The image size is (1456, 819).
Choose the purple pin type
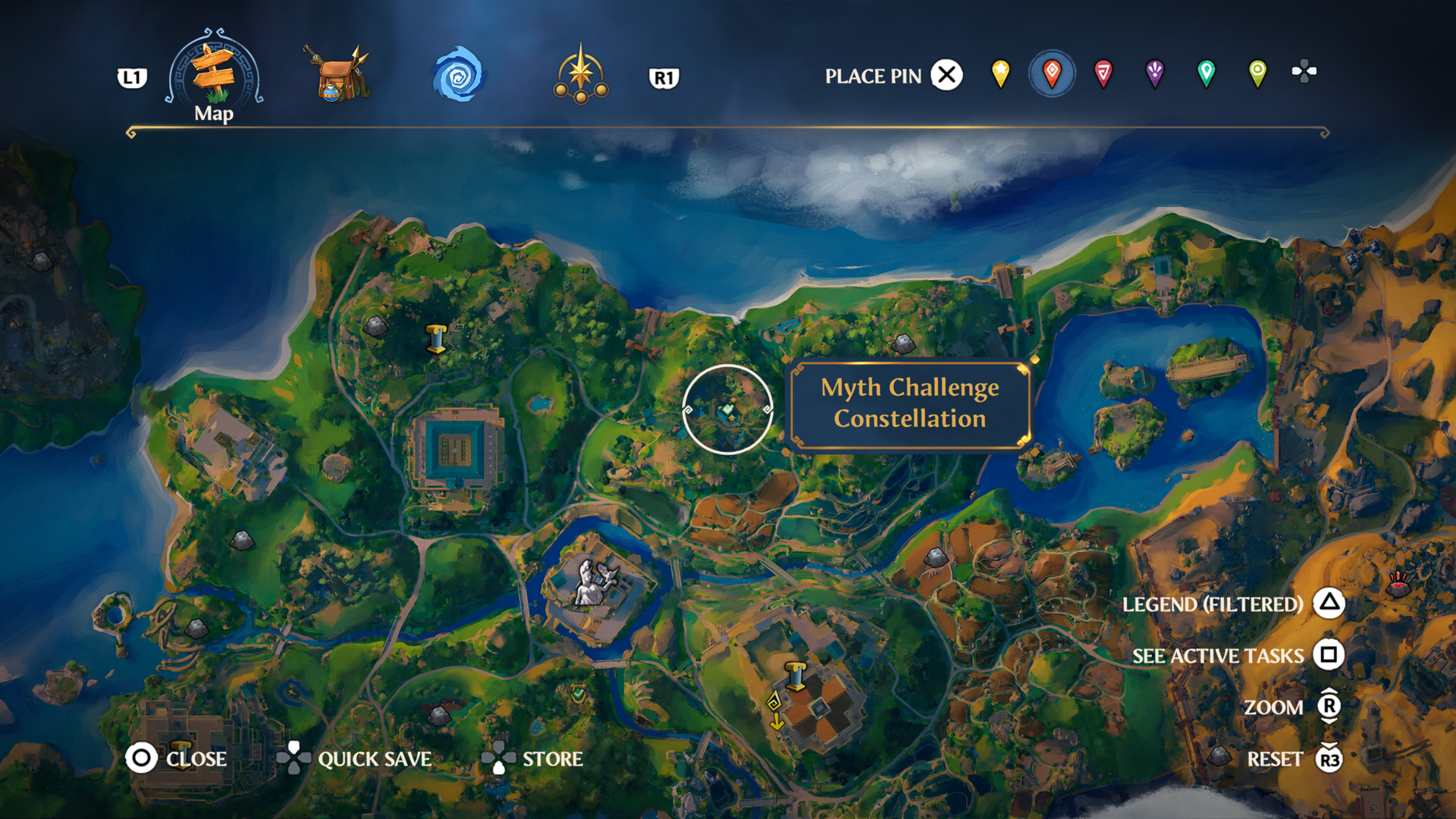[x=1154, y=74]
